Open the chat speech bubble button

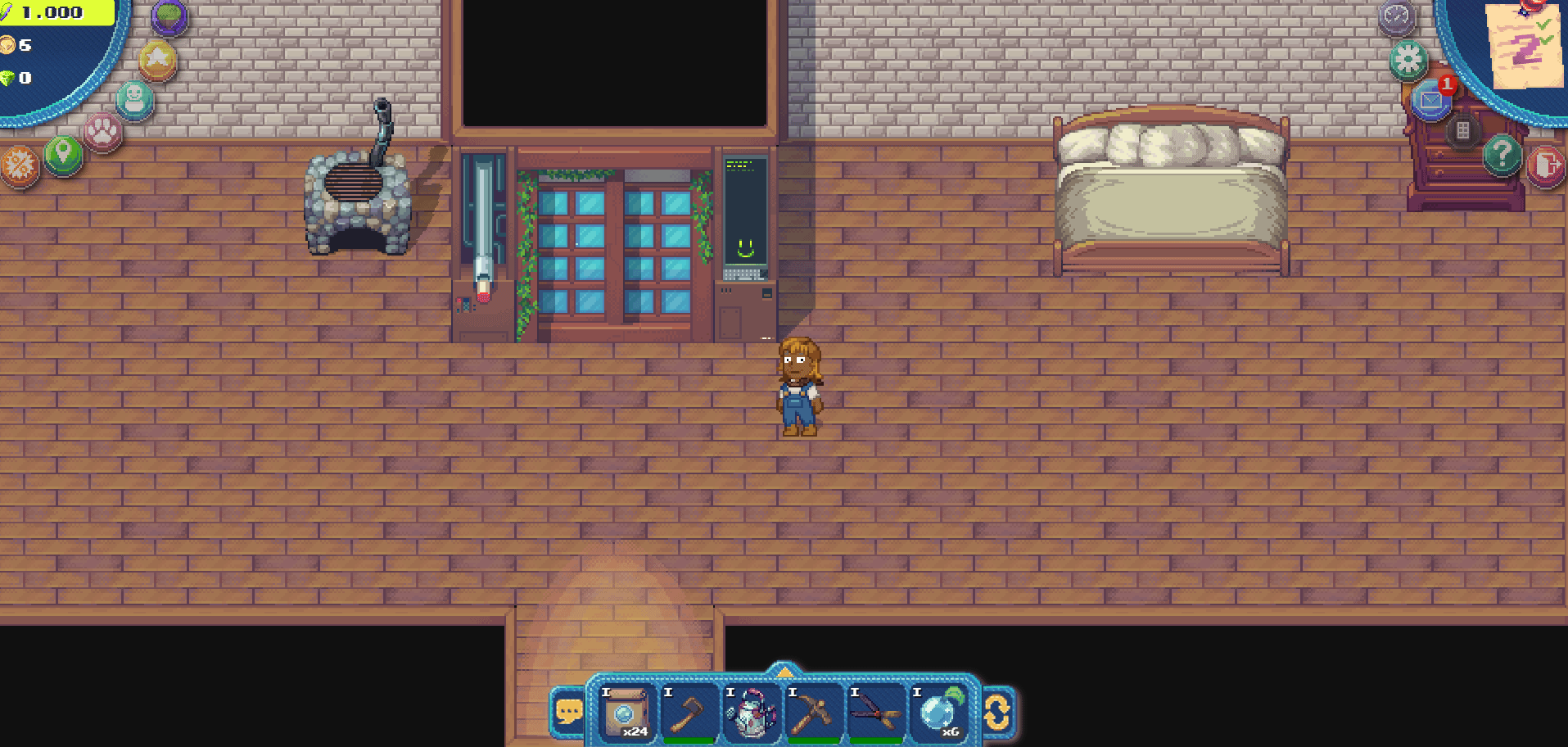click(569, 711)
